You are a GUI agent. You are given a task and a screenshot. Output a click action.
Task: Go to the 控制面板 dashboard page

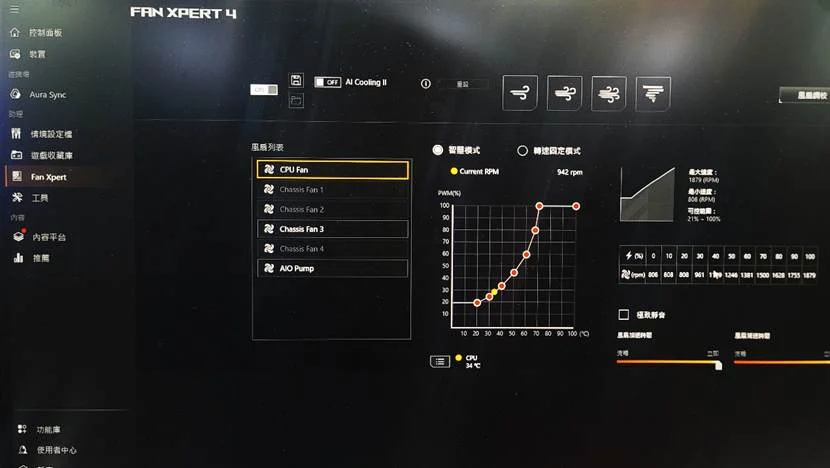coord(44,33)
